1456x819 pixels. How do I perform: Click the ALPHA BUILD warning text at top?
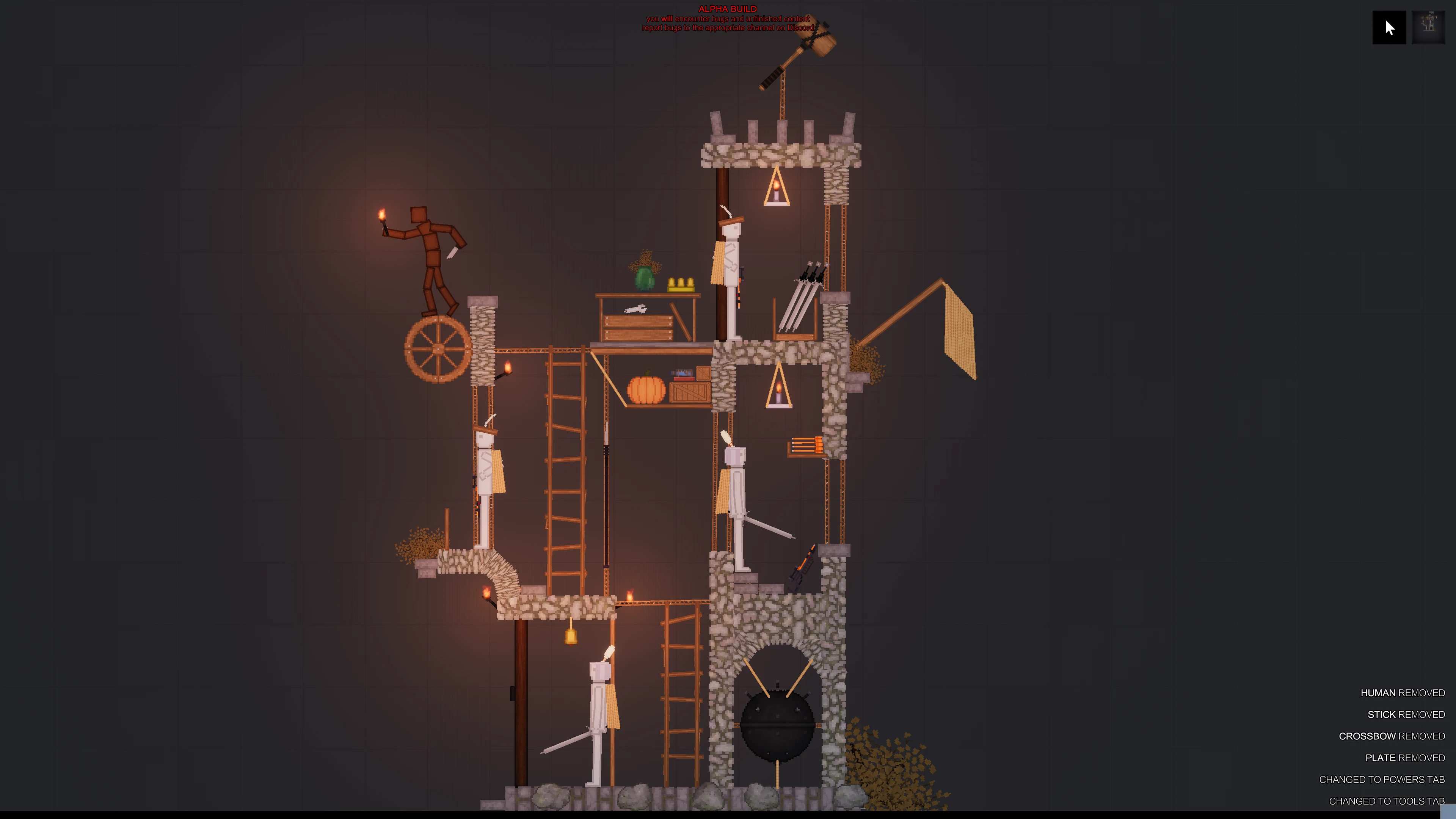tap(728, 9)
